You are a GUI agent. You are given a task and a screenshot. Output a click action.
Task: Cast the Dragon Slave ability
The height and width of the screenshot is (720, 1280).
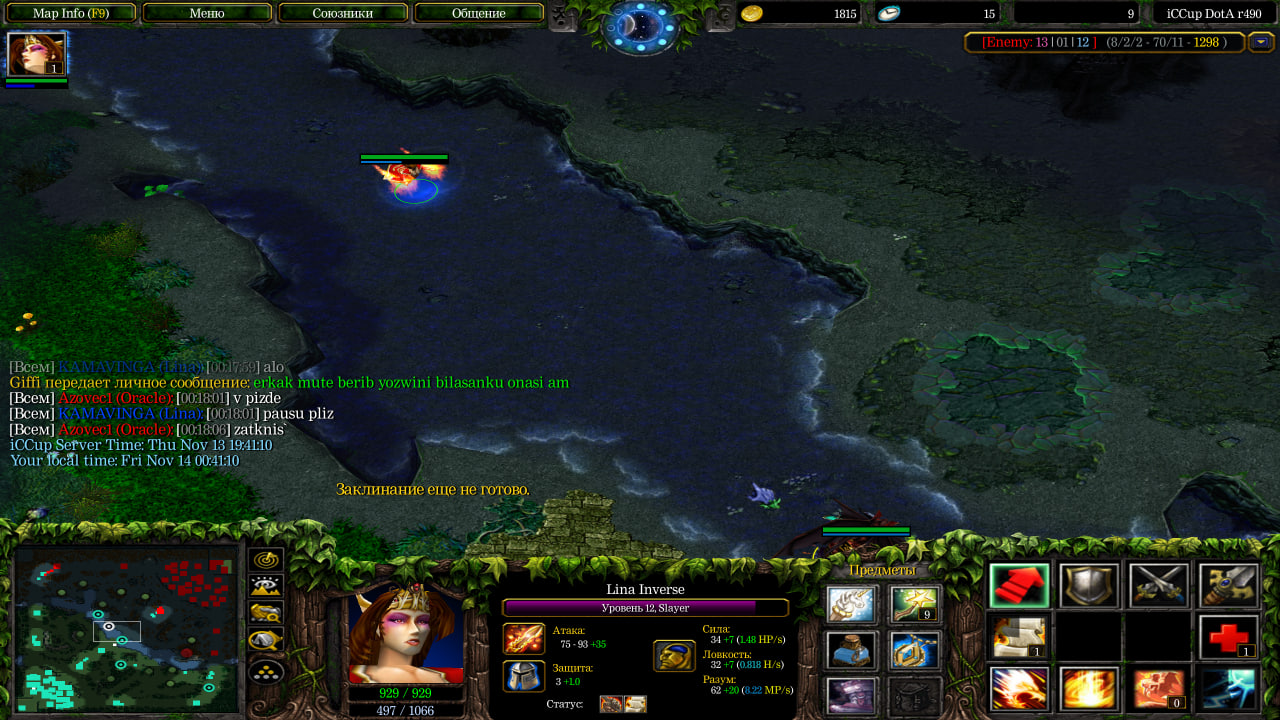1019,688
